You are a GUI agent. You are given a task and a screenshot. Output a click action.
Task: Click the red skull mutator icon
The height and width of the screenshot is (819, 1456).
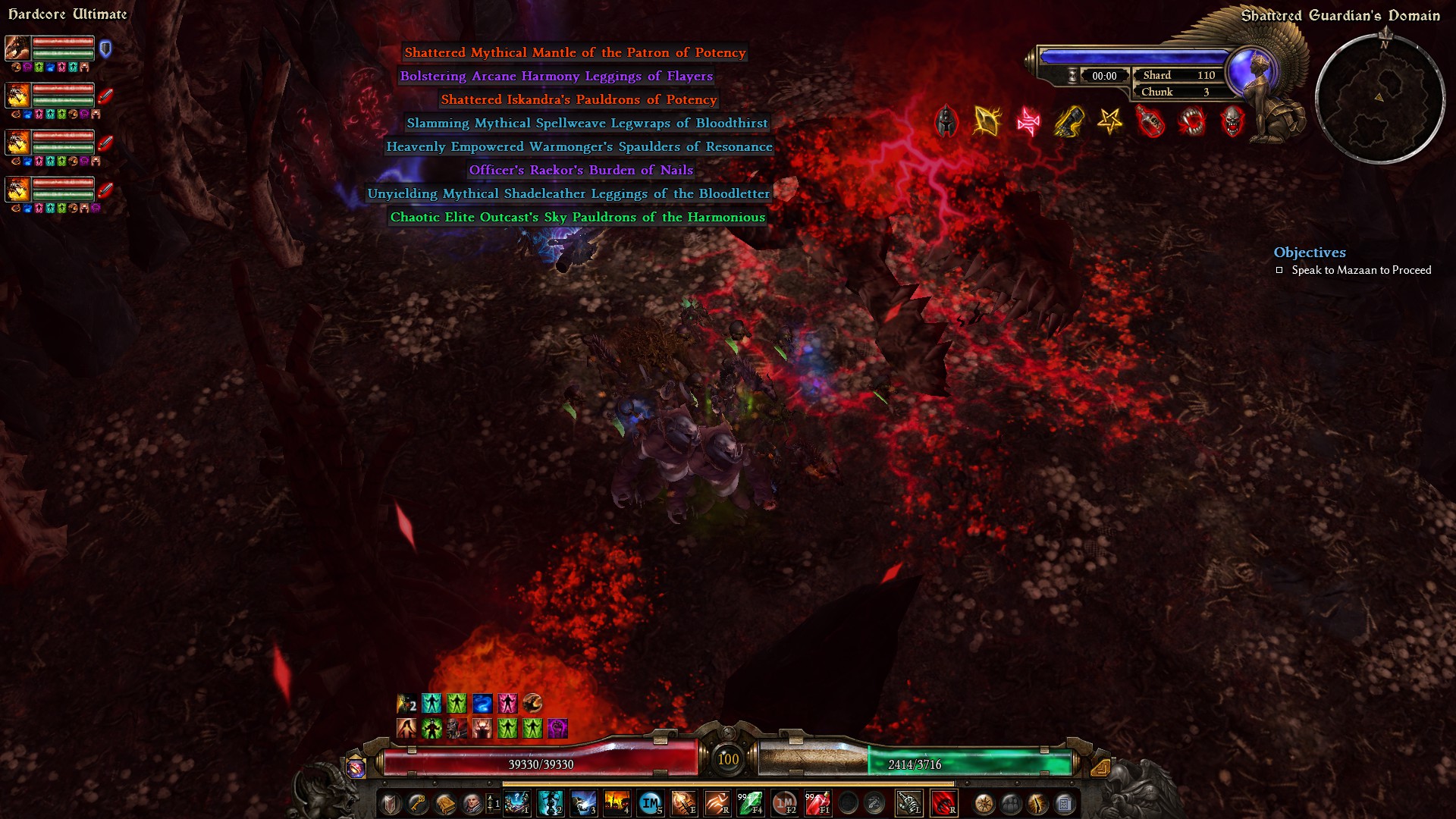[1232, 121]
